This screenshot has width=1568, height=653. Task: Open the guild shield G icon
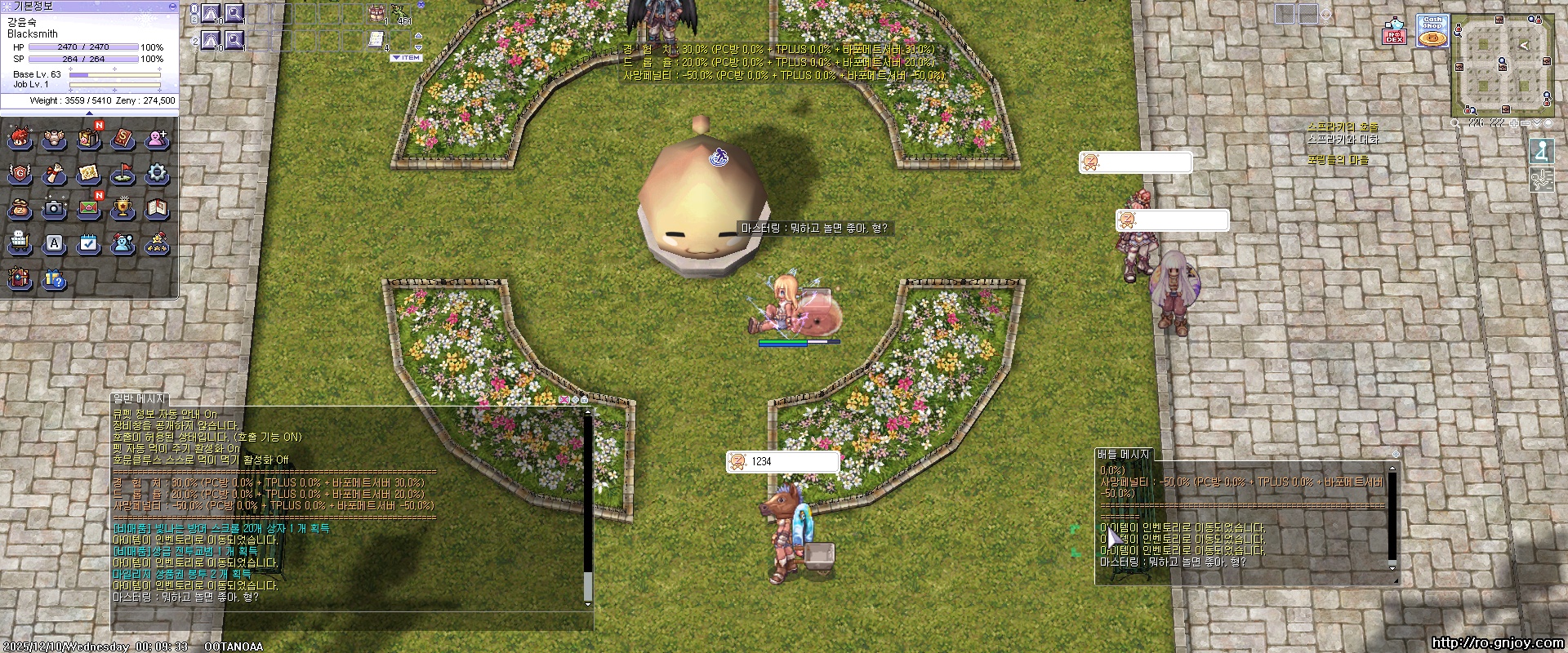coord(20,173)
